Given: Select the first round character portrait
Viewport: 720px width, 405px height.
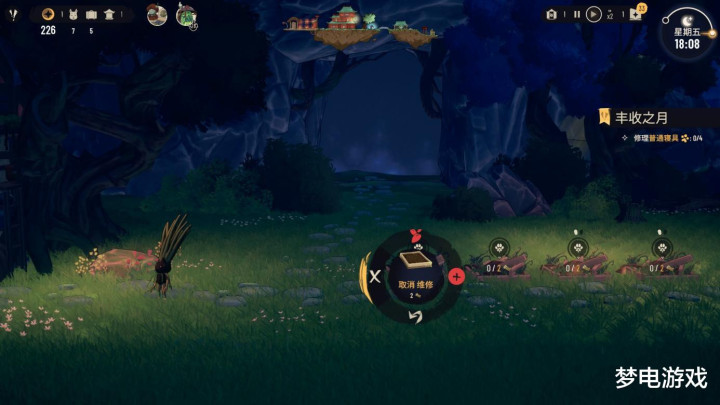Looking at the screenshot, I should click(x=157, y=15).
